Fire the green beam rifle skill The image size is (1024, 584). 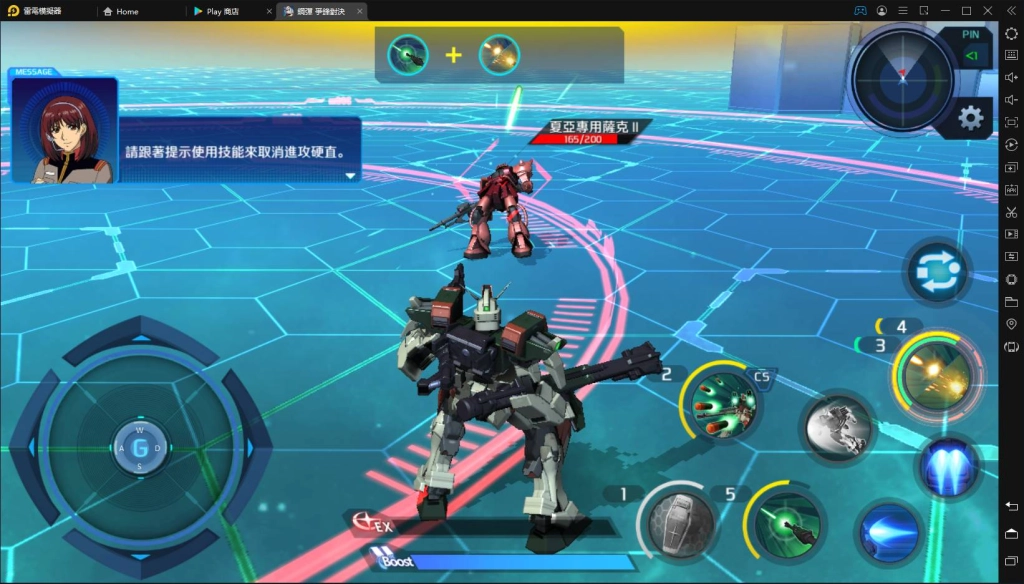pos(788,523)
